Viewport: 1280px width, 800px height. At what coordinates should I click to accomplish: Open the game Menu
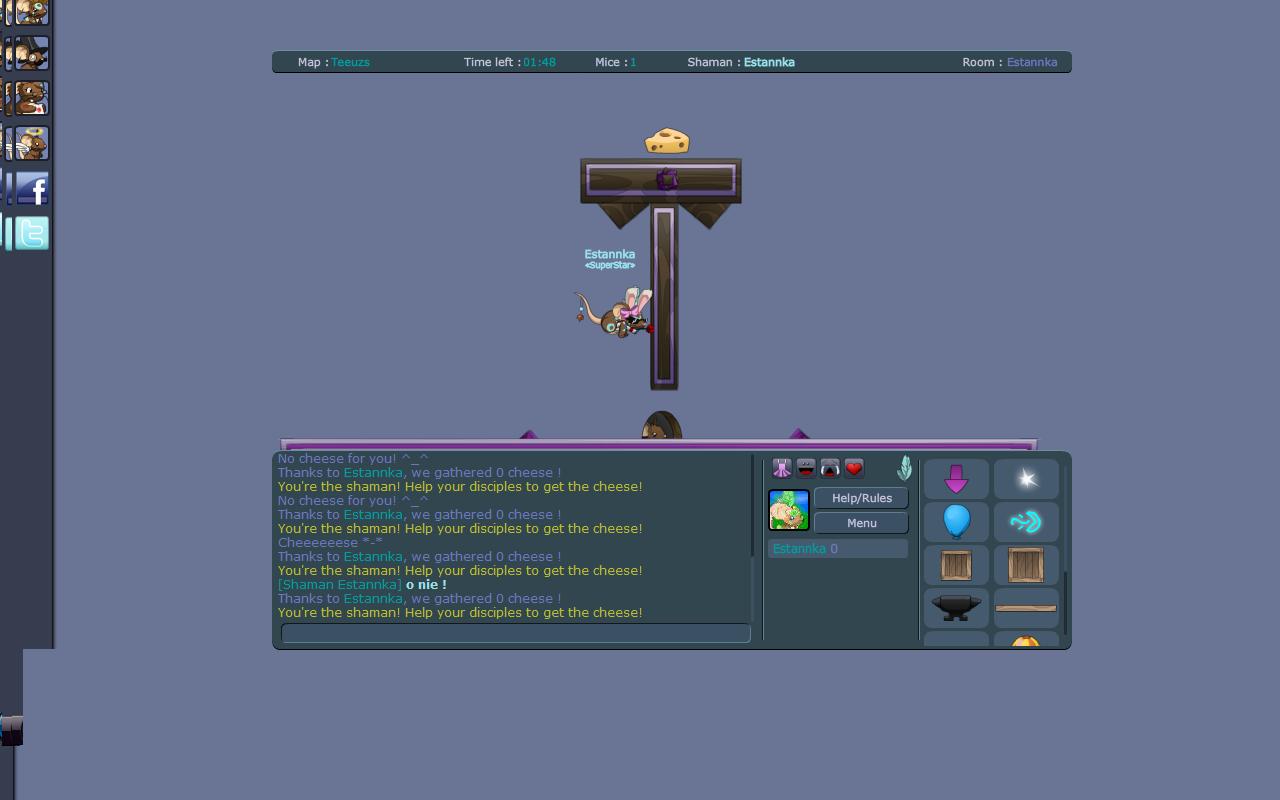(860, 523)
